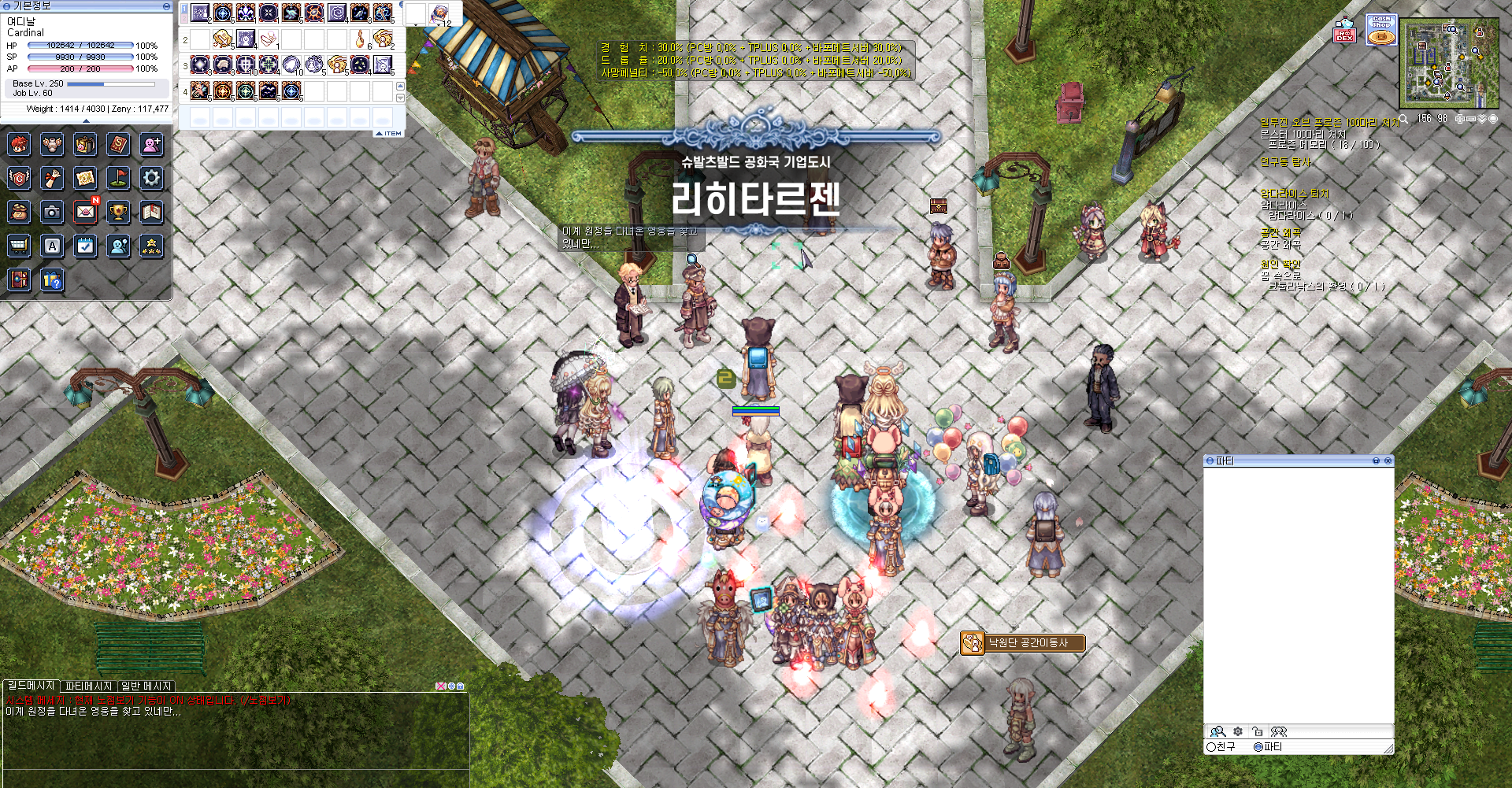Click the minimap zoom-in plus button
The width and height of the screenshot is (1512, 788).
coord(1460,119)
